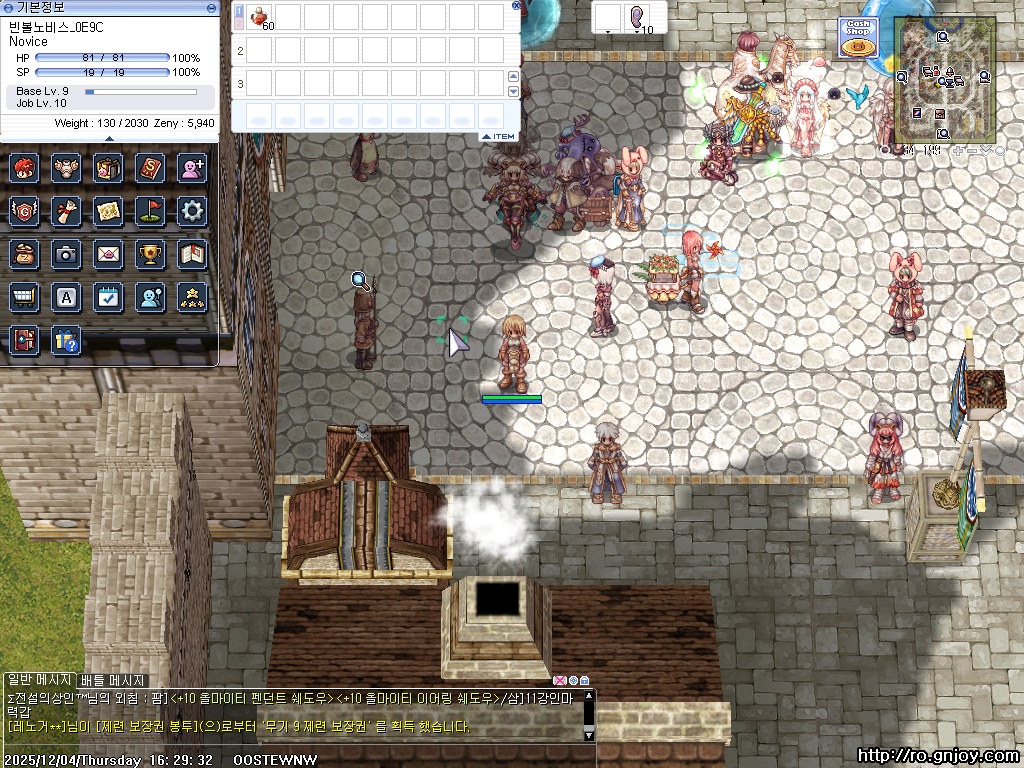The width and height of the screenshot is (1024, 768).
Task: Close the hotbar panel with X button
Action: pos(516,5)
